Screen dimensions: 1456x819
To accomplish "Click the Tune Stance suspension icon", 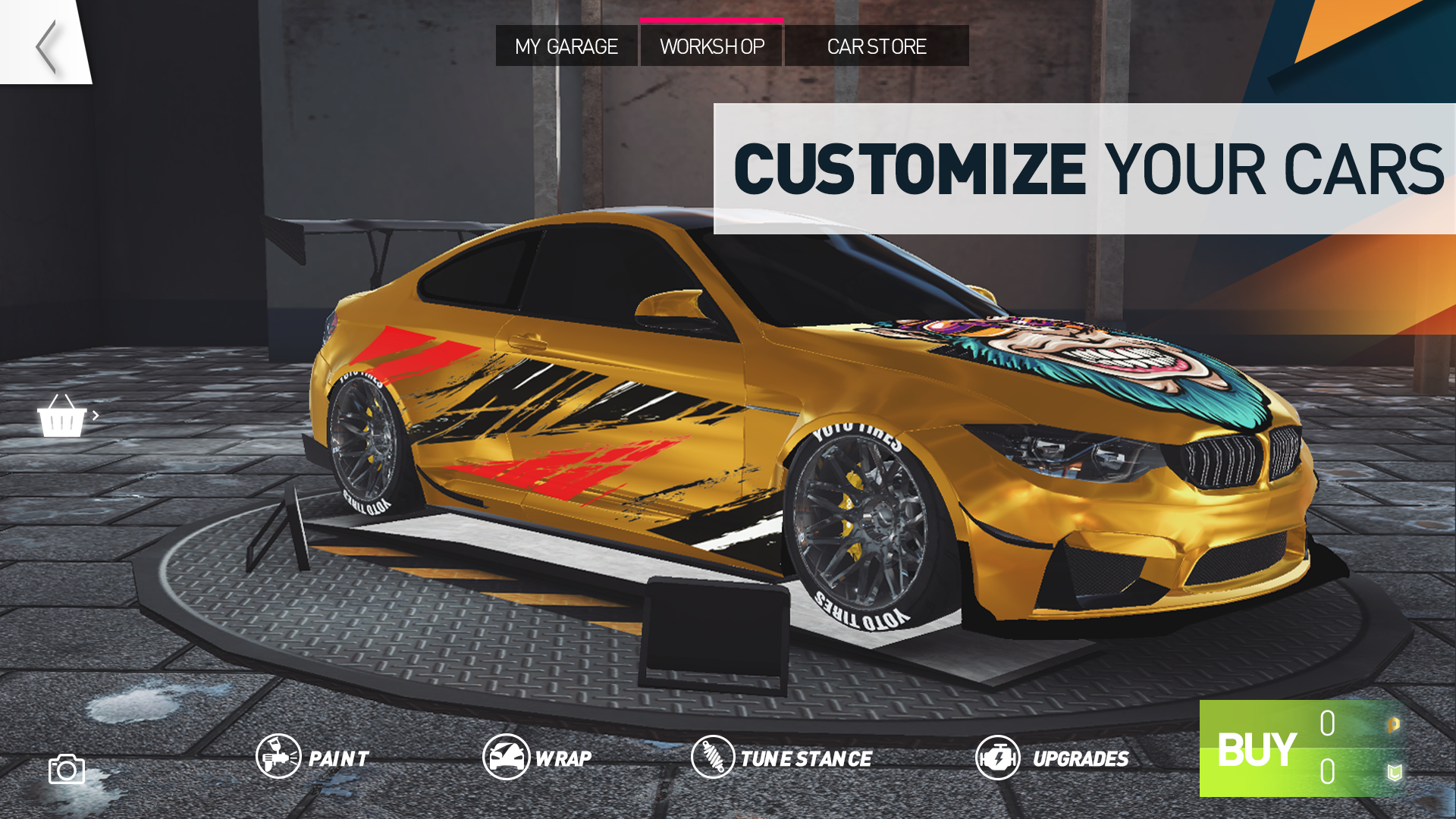I will pyautogui.click(x=712, y=756).
